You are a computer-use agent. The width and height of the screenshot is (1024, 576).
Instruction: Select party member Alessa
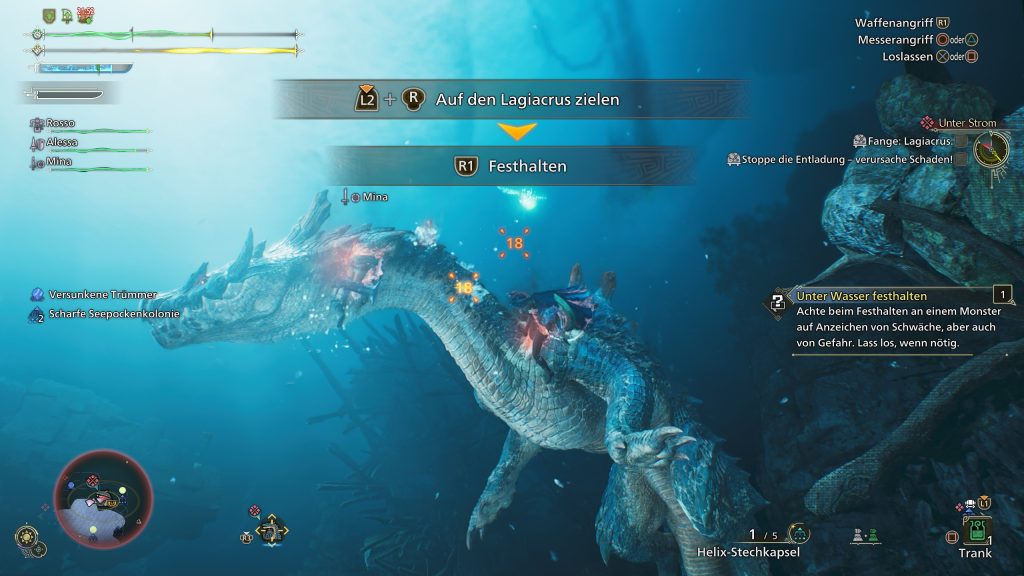click(x=62, y=144)
